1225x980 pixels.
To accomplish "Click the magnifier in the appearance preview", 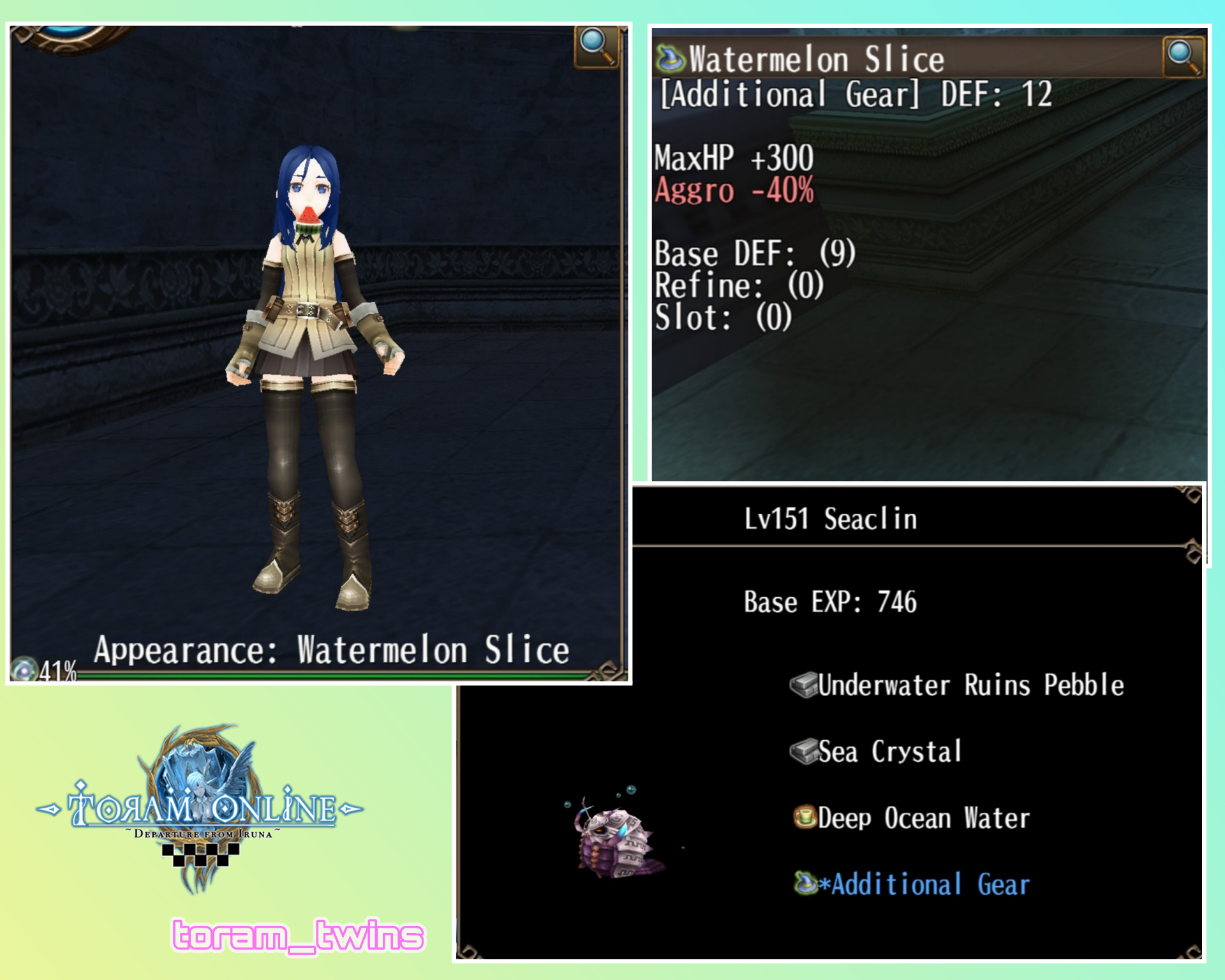I will (596, 47).
